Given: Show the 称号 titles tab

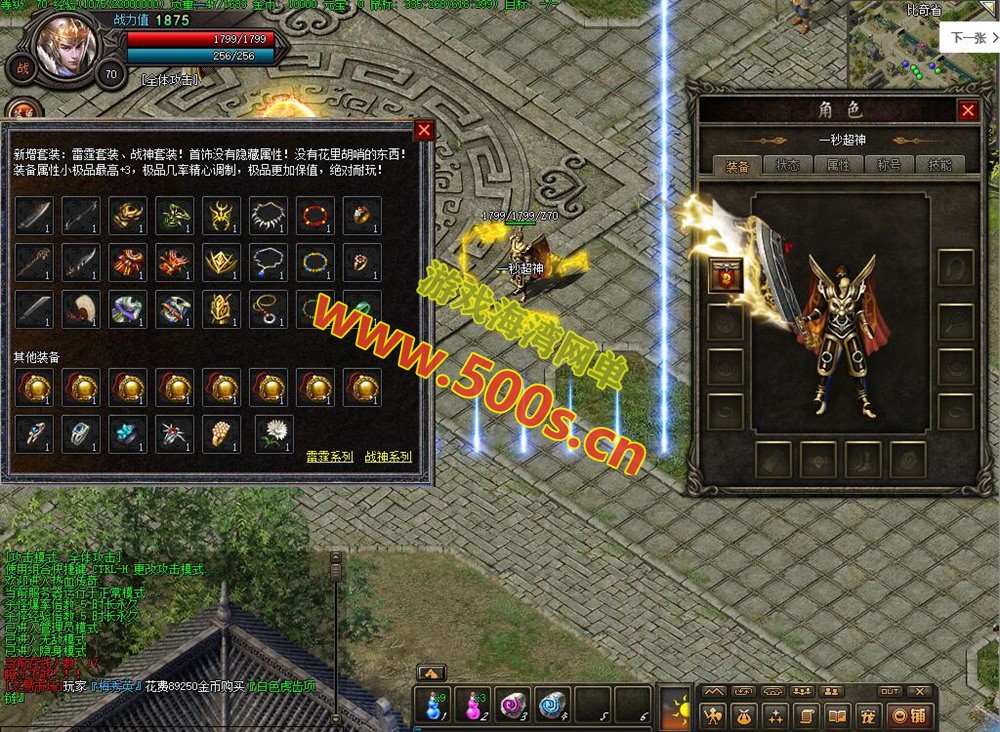Looking at the screenshot, I should click(x=889, y=165).
